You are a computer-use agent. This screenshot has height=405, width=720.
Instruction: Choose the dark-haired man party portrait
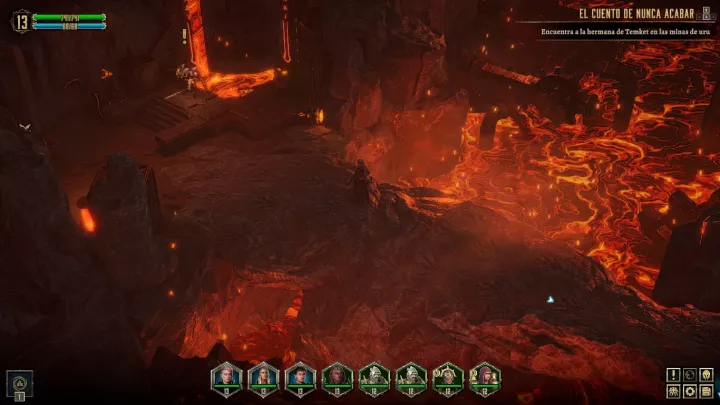[x=301, y=376]
